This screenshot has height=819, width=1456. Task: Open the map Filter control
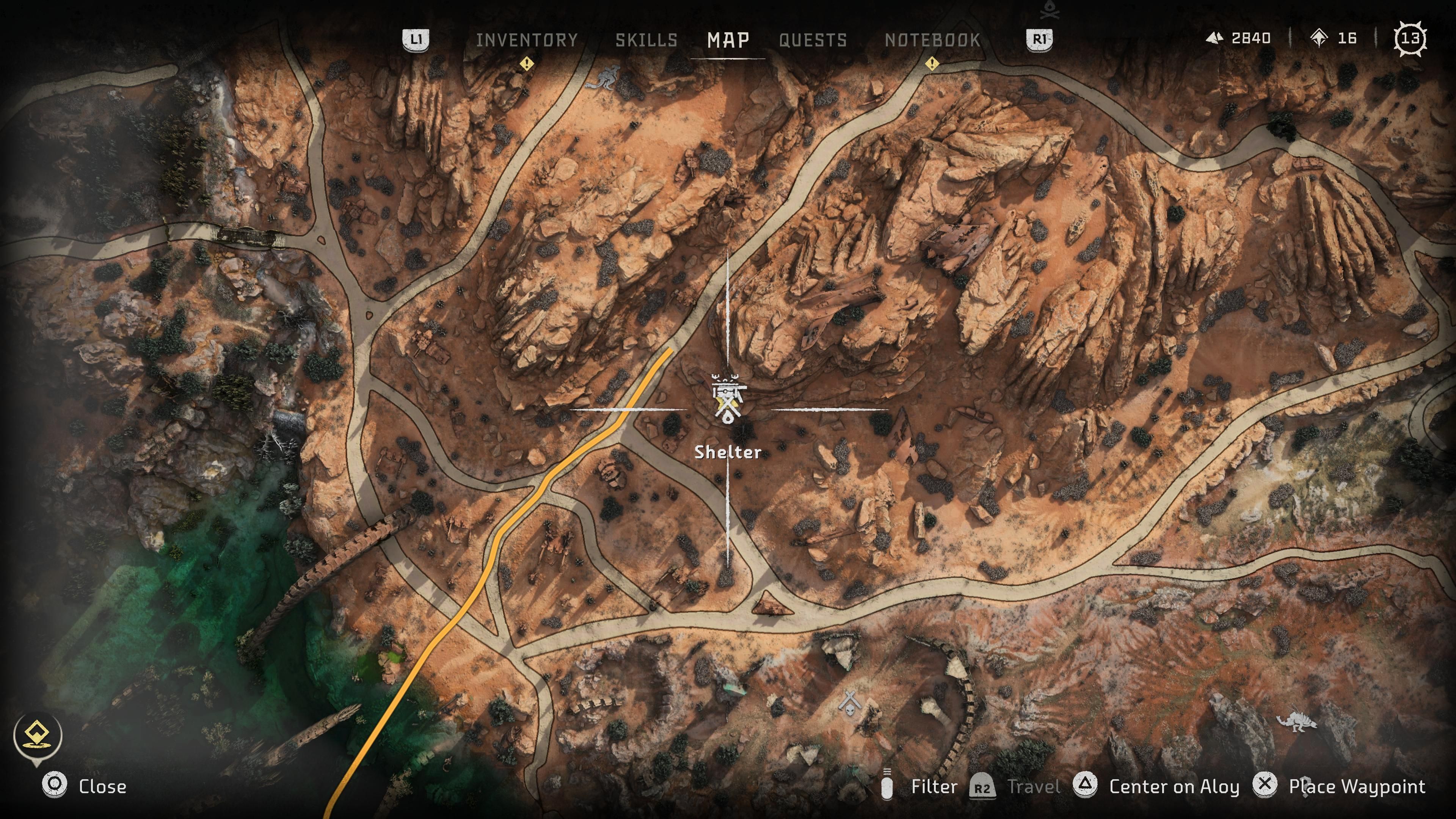(x=933, y=786)
